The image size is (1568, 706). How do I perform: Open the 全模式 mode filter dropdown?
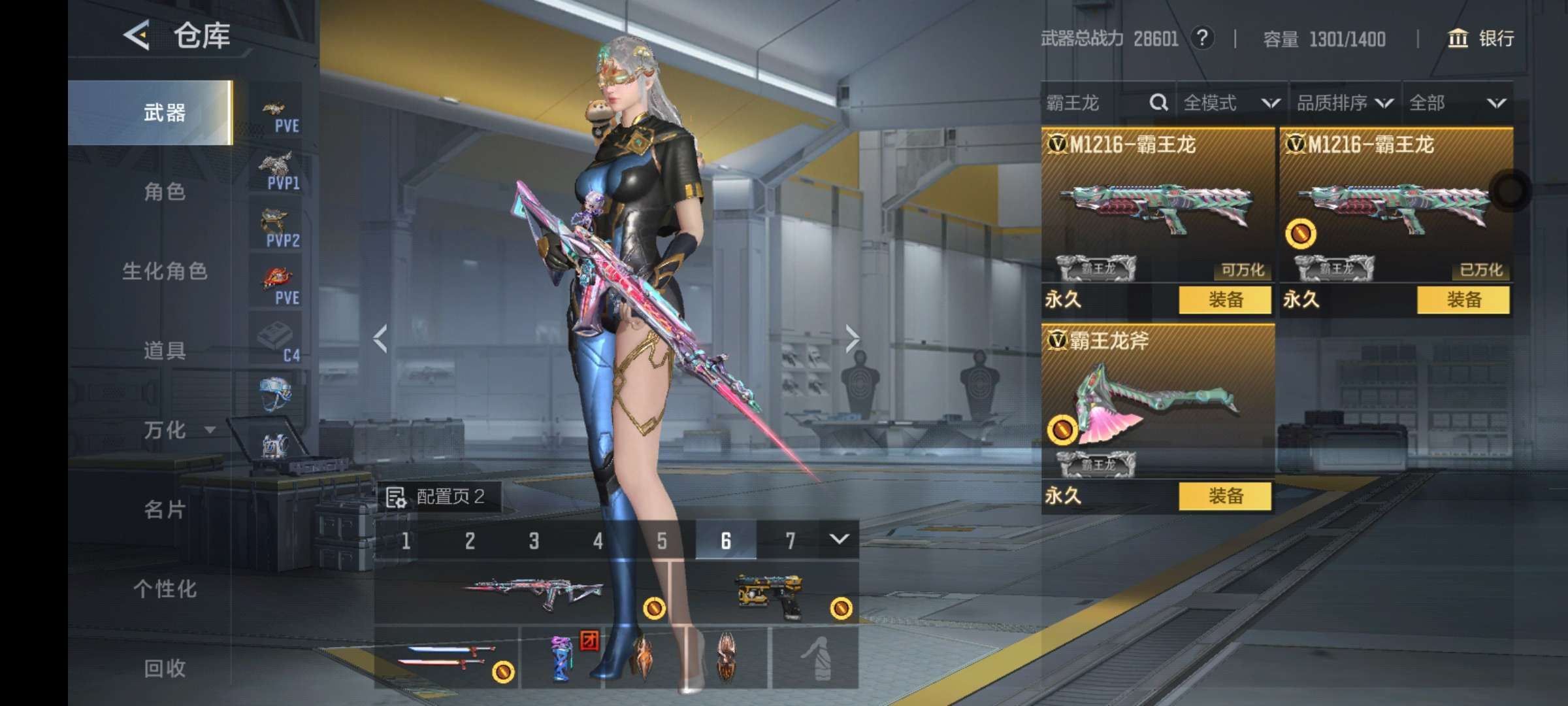(x=1231, y=103)
